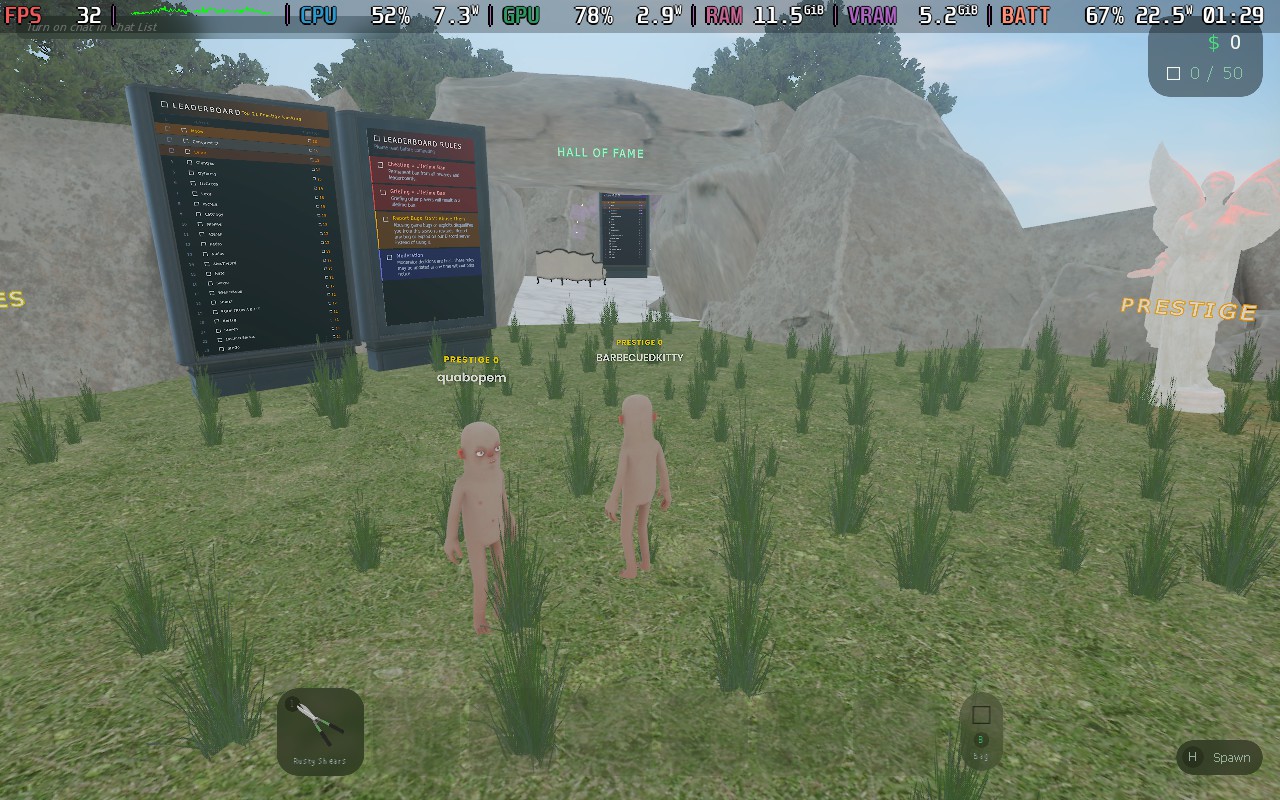Expand the Report Bugs rule entry
Viewport: 1280px width, 800px height.
click(x=385, y=219)
